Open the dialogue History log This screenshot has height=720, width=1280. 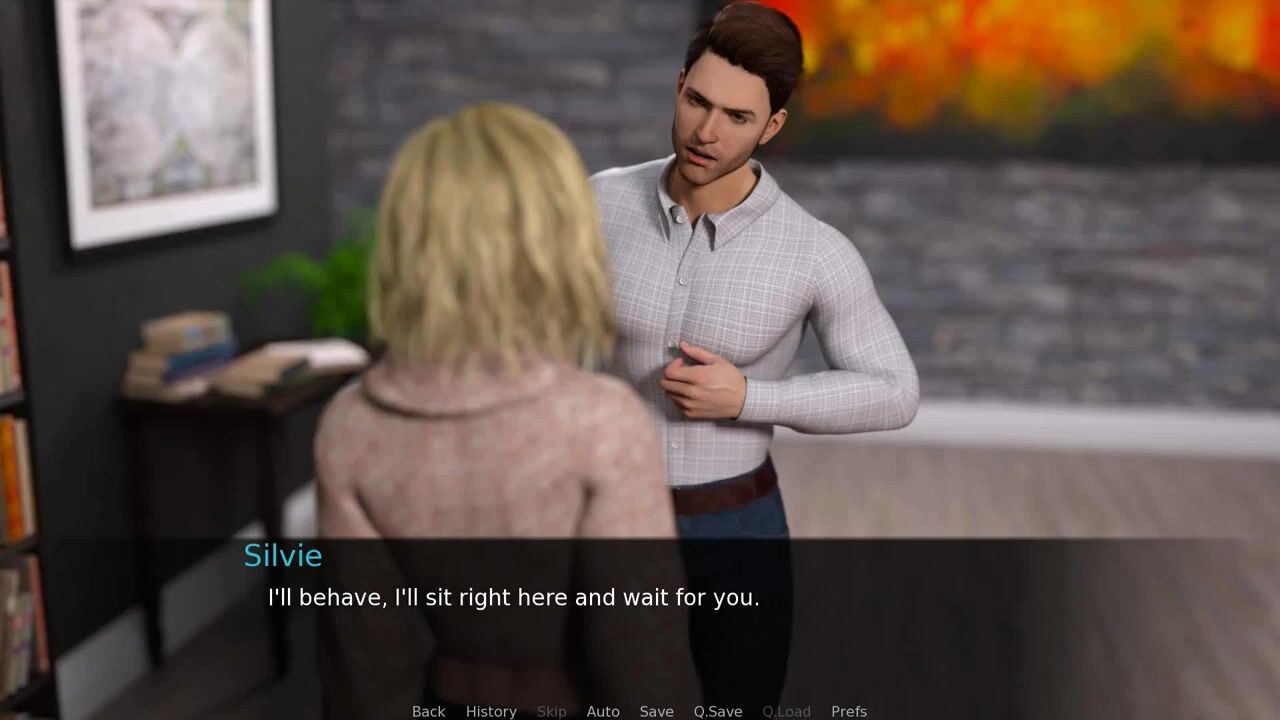click(491, 711)
